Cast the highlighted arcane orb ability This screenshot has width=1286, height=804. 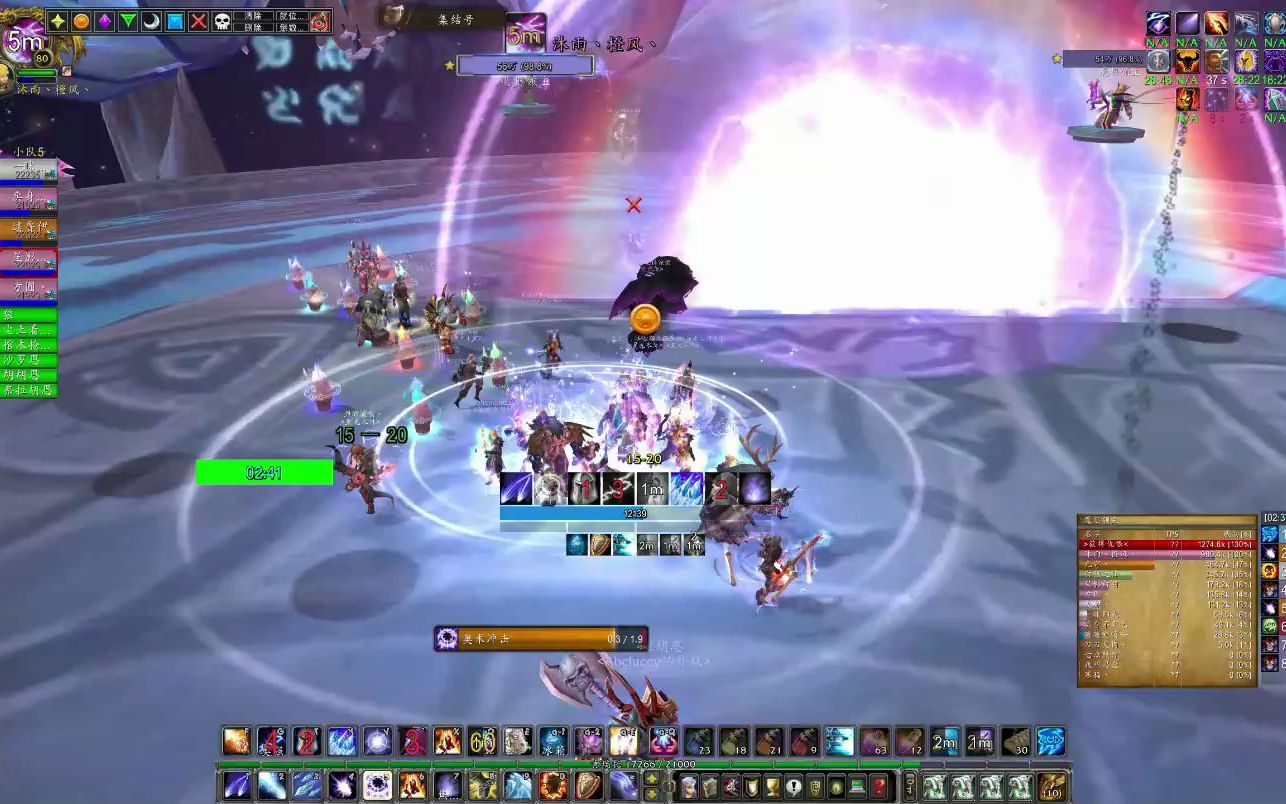click(x=377, y=785)
